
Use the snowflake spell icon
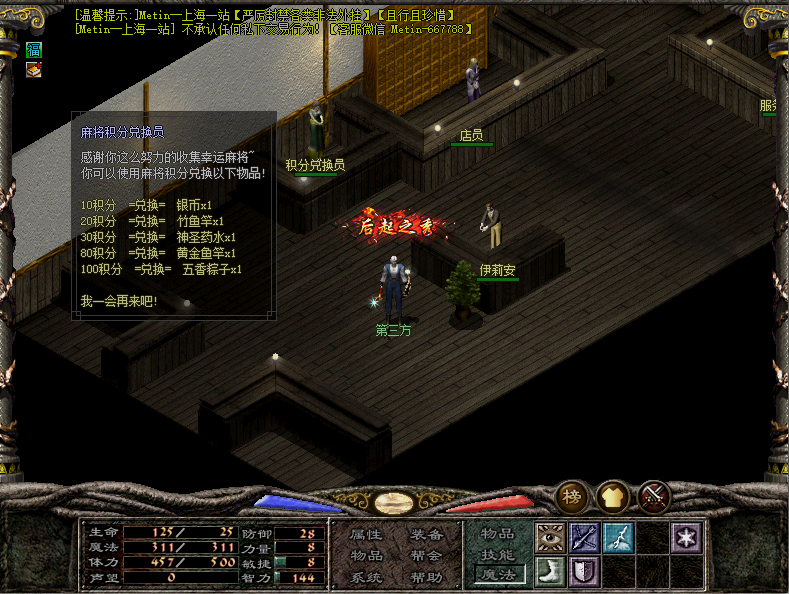tap(686, 538)
